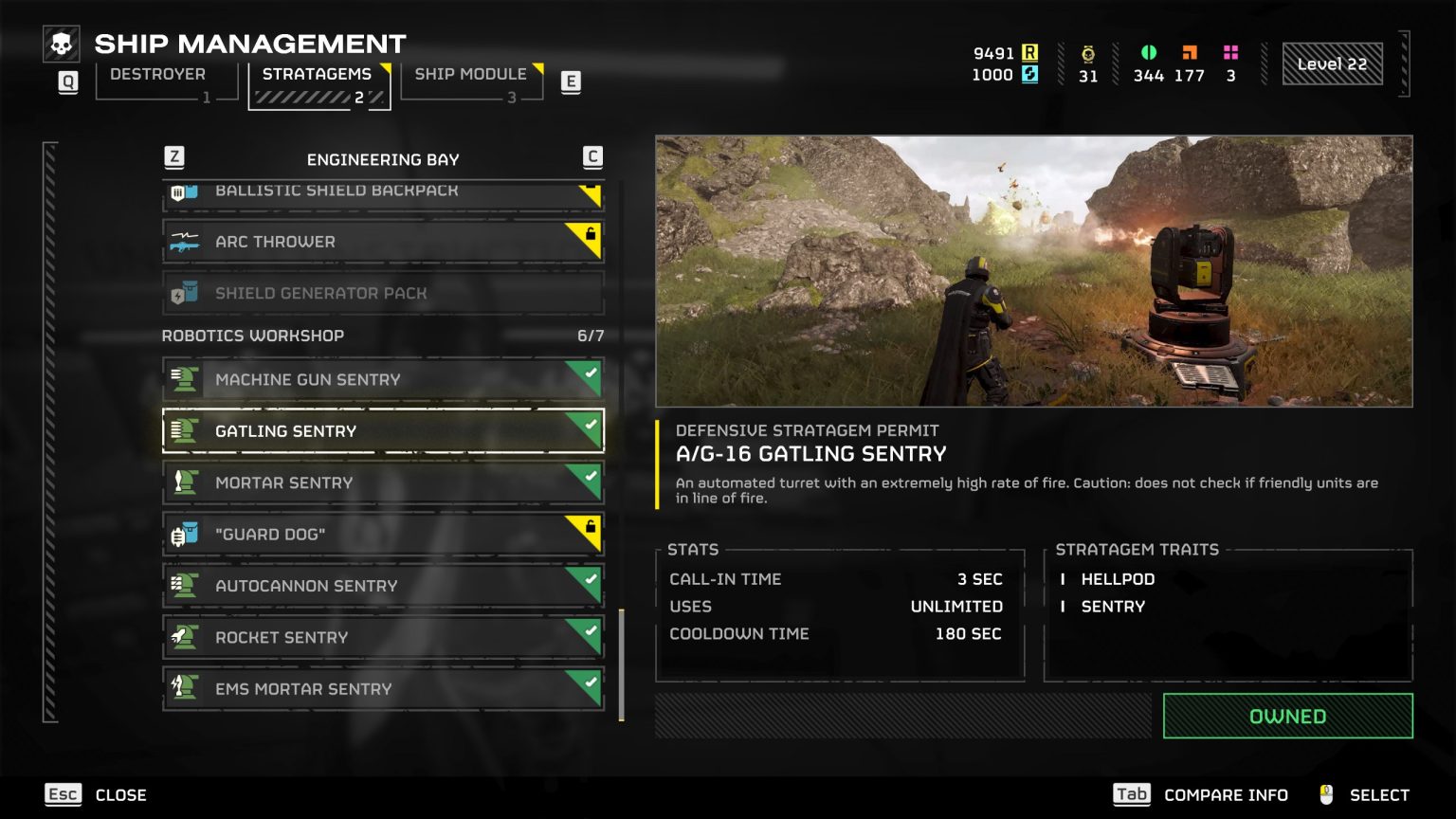The width and height of the screenshot is (1456, 819).
Task: Click the green Owned button
Action: (x=1287, y=717)
